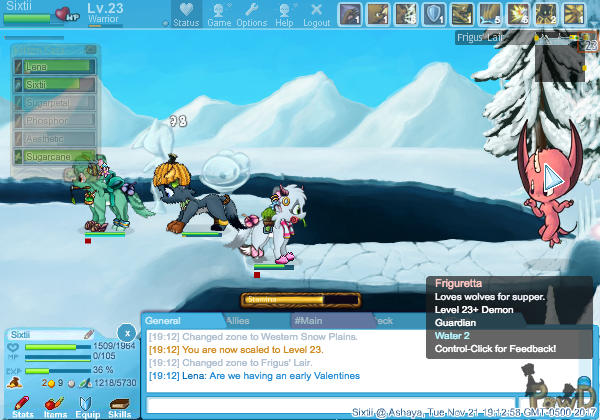Select party member Aesthetic in the party list
The width and height of the screenshot is (600, 420).
(56, 139)
